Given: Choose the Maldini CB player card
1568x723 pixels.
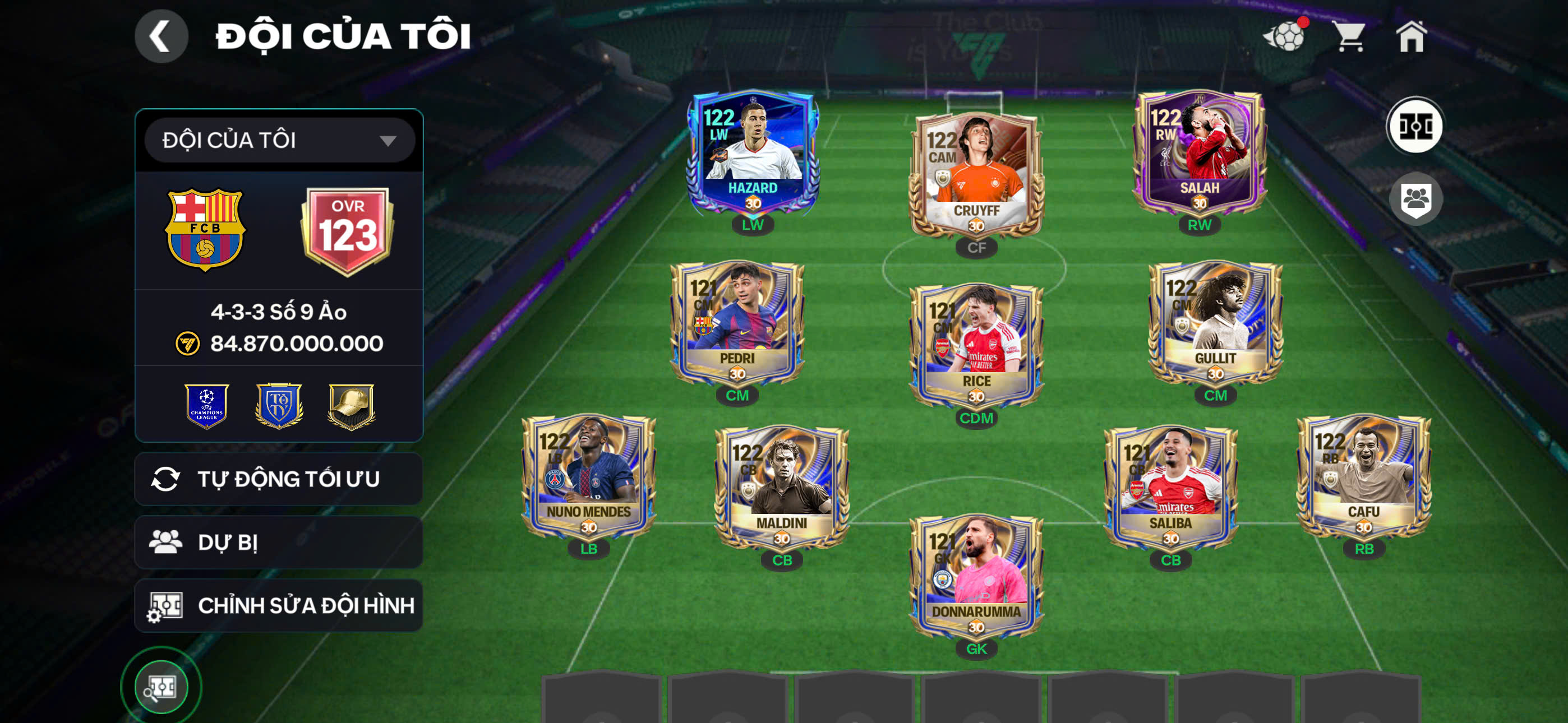Looking at the screenshot, I should tap(782, 488).
